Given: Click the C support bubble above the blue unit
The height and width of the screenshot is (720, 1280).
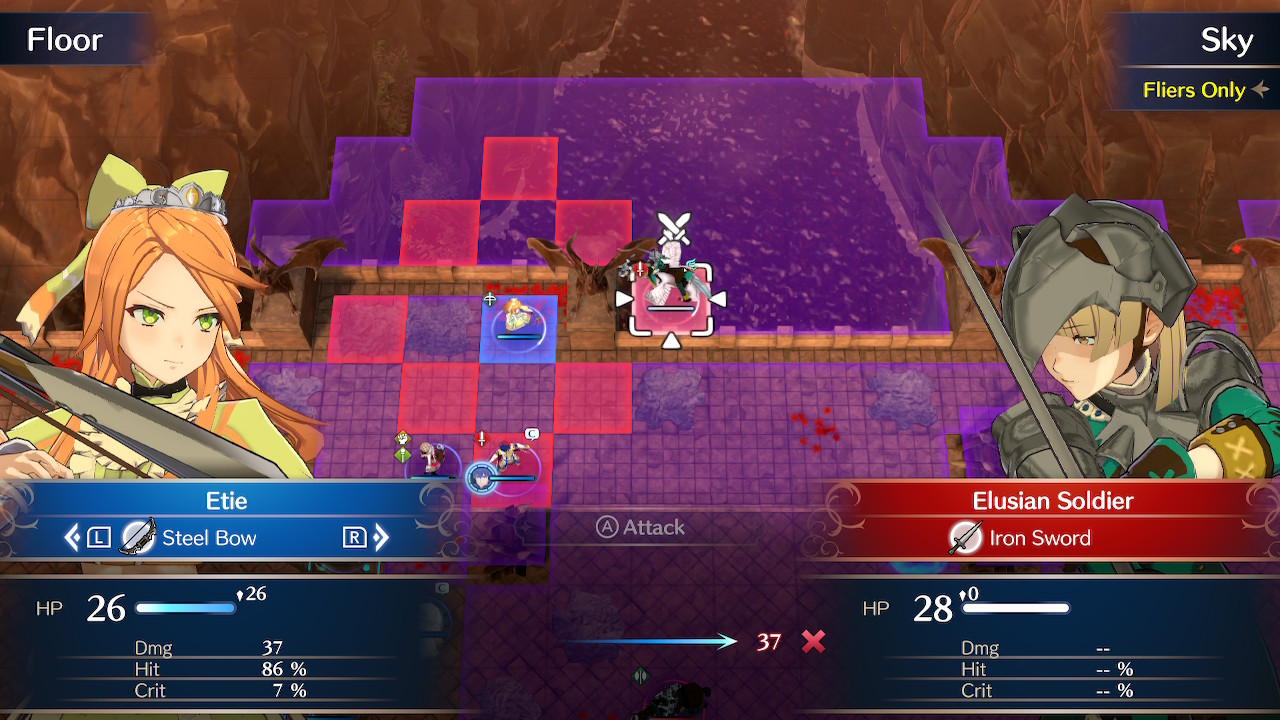Looking at the screenshot, I should click(x=531, y=433).
